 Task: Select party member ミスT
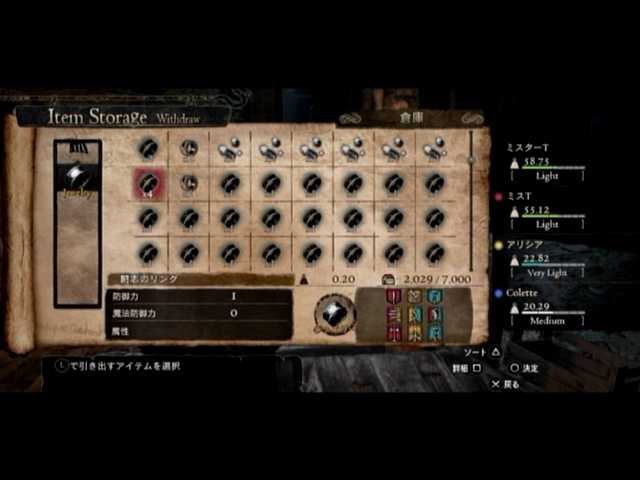pyautogui.click(x=520, y=197)
